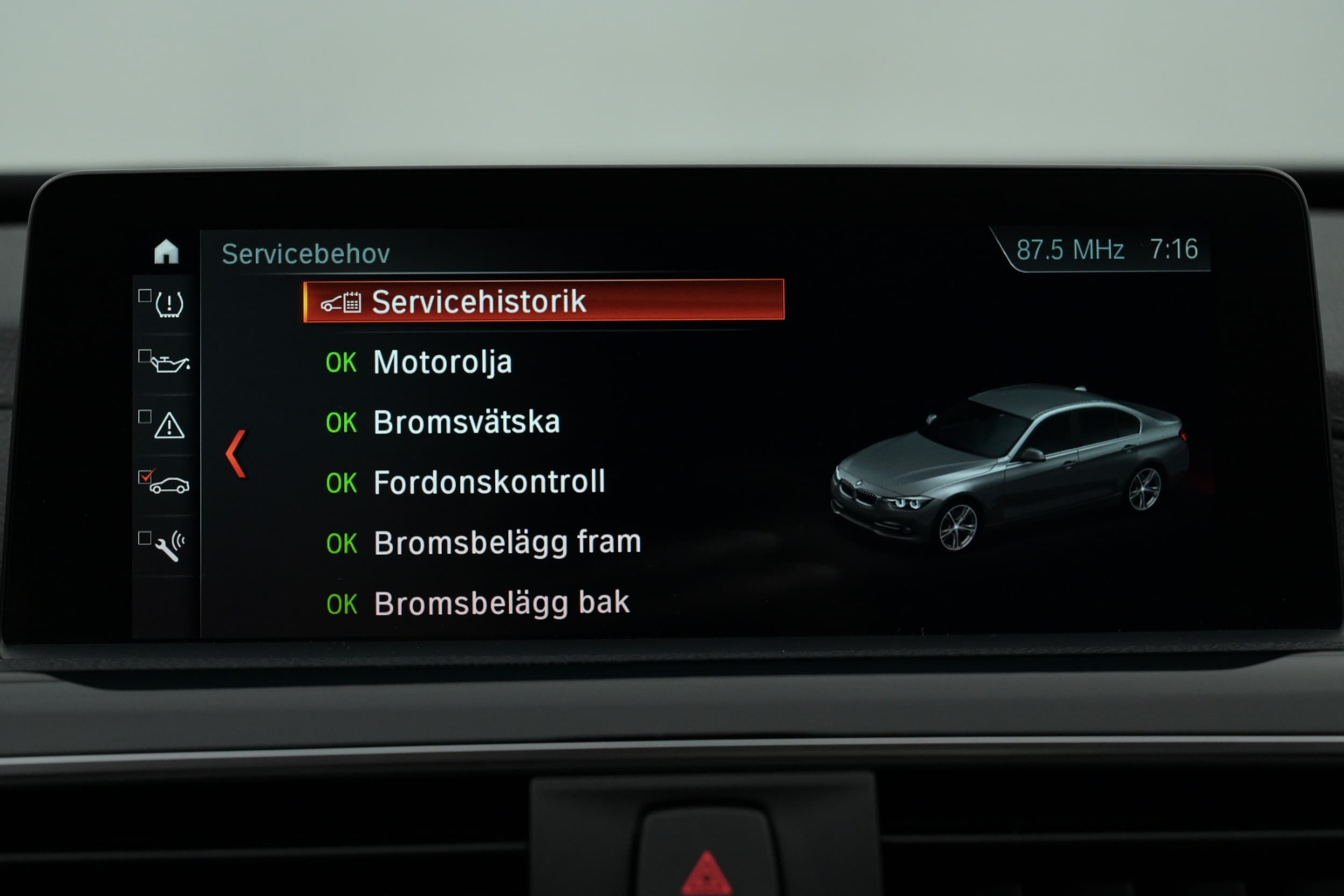1344x896 pixels.
Task: Open the warning triangle messages
Action: click(x=169, y=426)
